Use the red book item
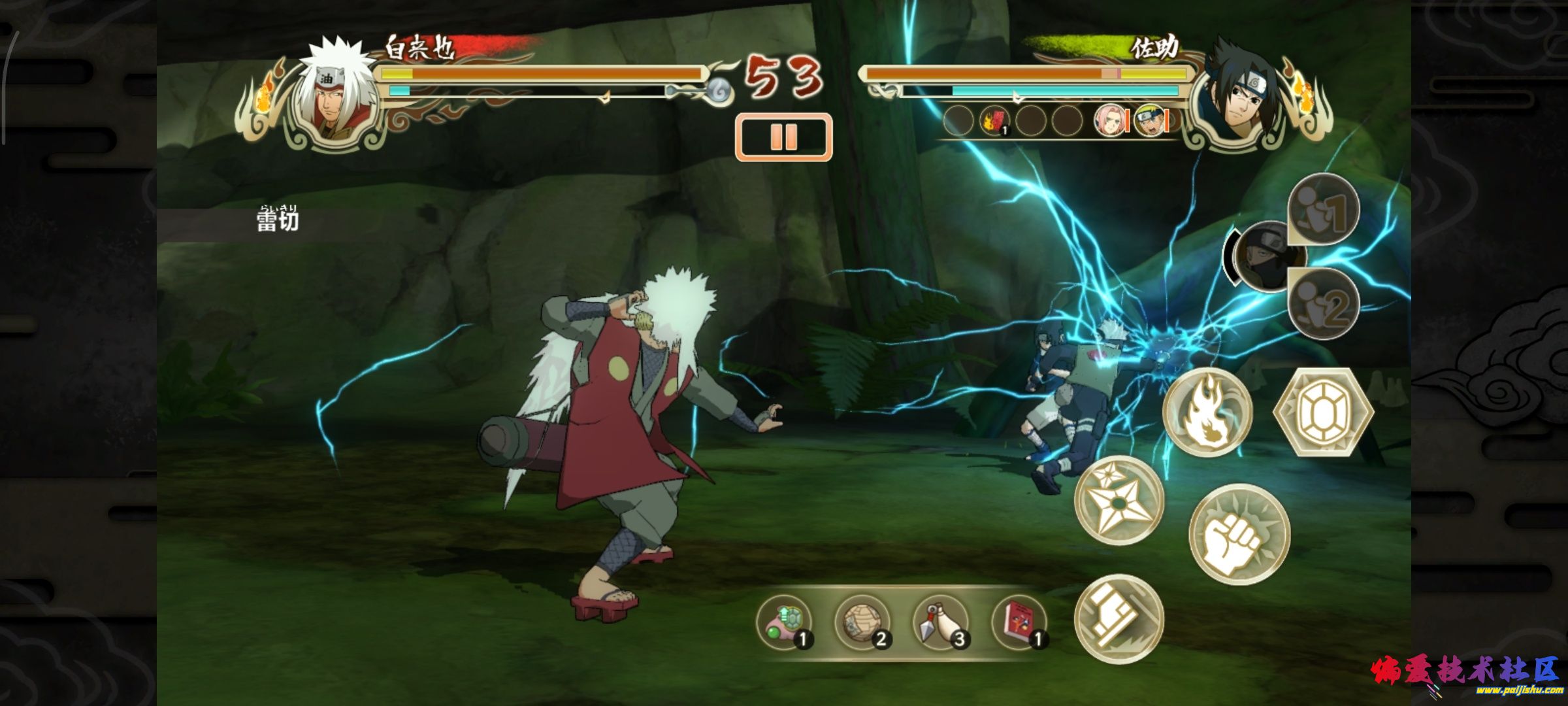Image resolution: width=1568 pixels, height=706 pixels. (x=1019, y=622)
